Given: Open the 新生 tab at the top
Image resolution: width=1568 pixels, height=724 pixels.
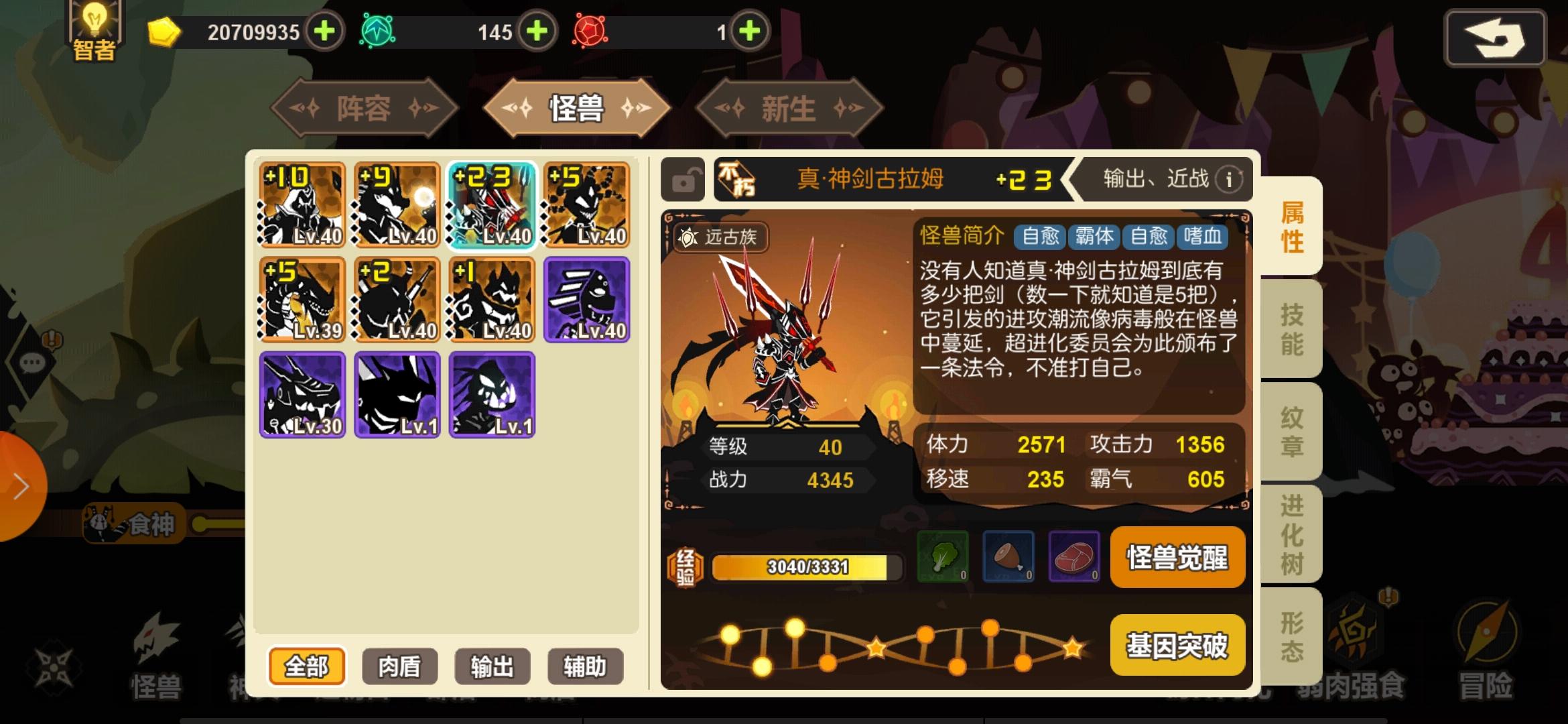Looking at the screenshot, I should click(789, 109).
